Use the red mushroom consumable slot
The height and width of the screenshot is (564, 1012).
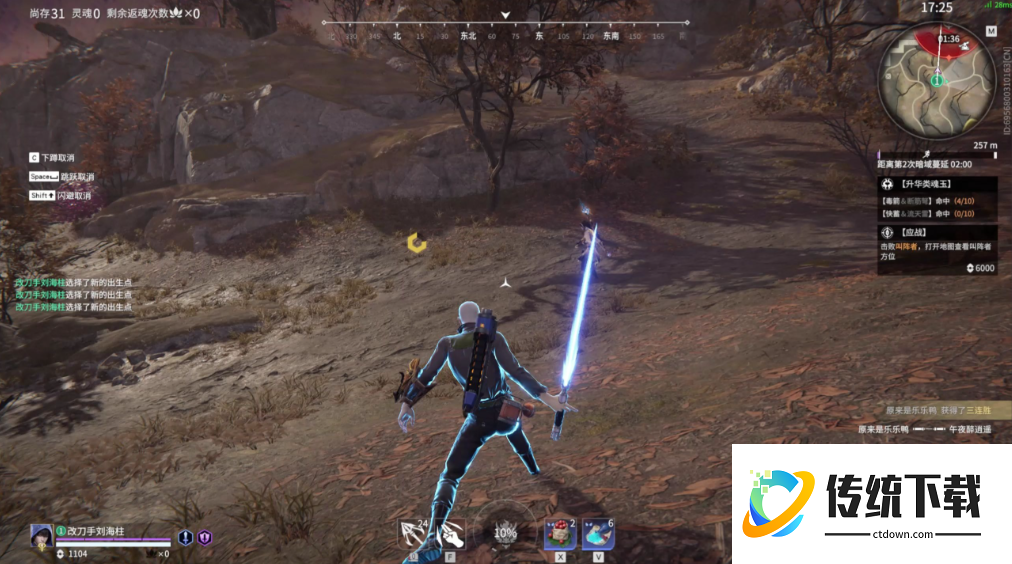click(559, 534)
